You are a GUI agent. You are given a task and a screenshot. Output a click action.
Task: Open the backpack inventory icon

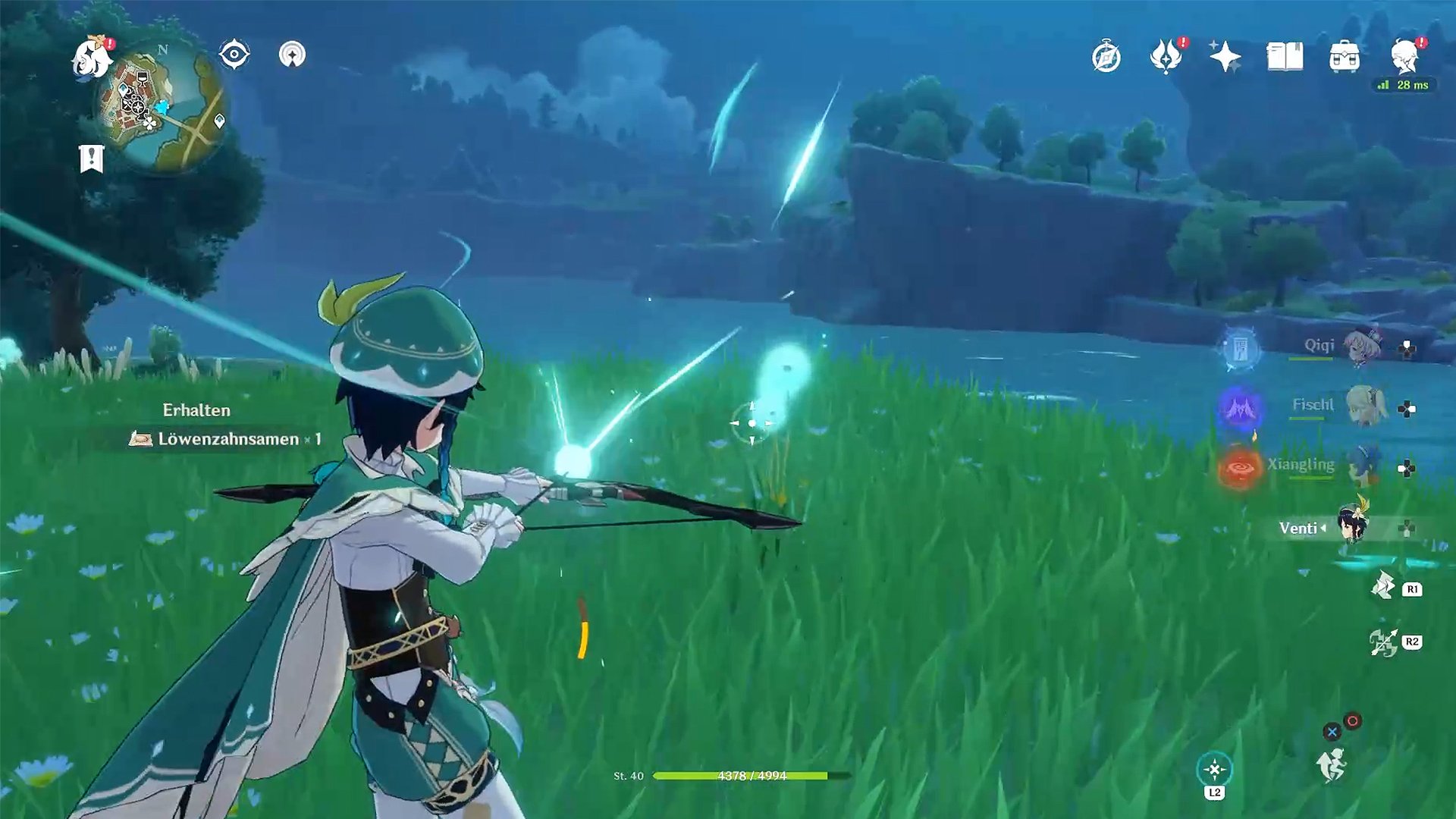pos(1345,57)
